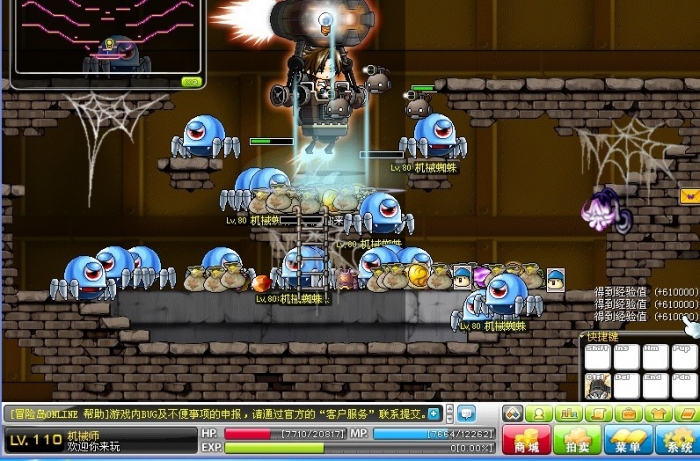Open the character info icon

click(x=540, y=413)
